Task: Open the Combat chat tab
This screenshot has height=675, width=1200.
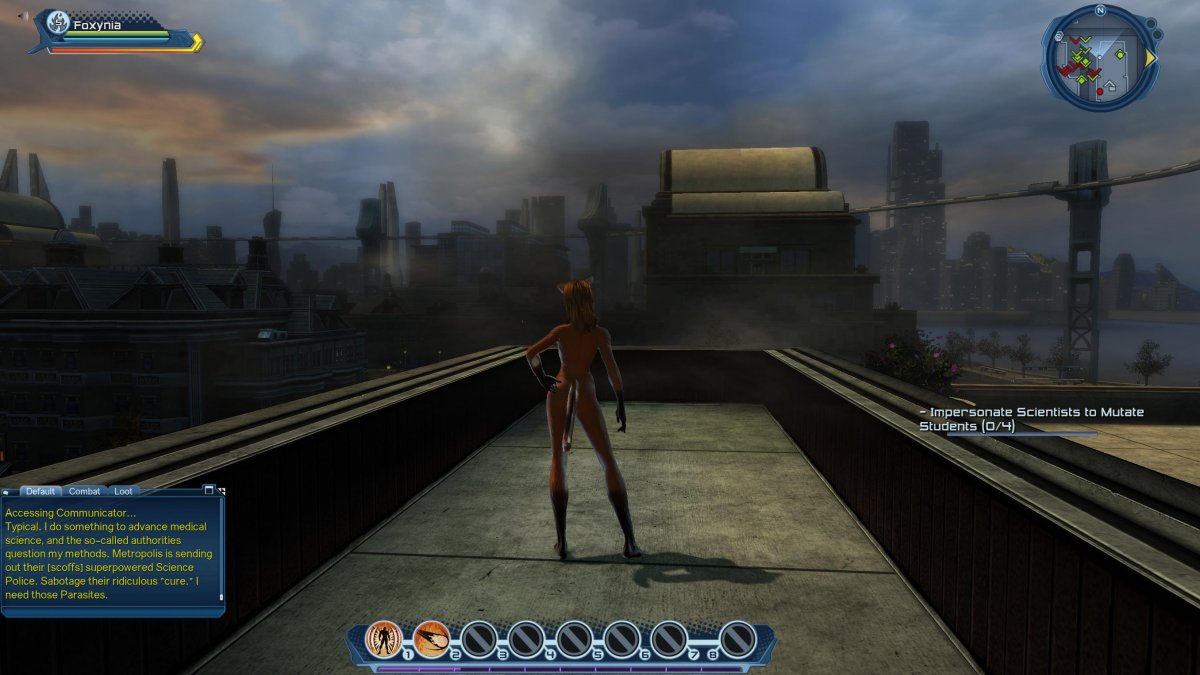Action: [x=84, y=491]
